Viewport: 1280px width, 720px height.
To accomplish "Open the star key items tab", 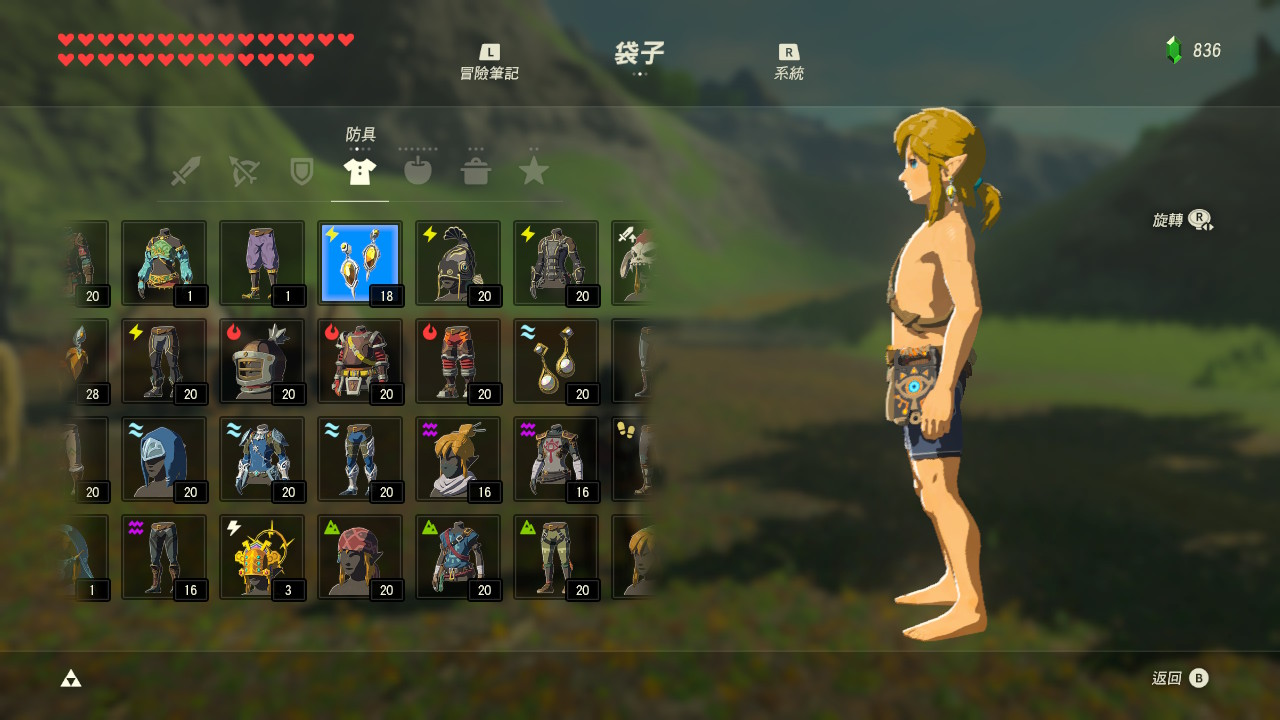I will tap(534, 171).
